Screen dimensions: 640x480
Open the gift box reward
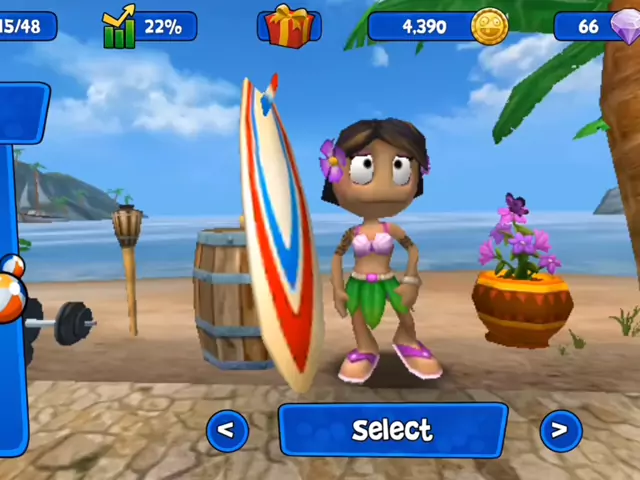pos(289,26)
